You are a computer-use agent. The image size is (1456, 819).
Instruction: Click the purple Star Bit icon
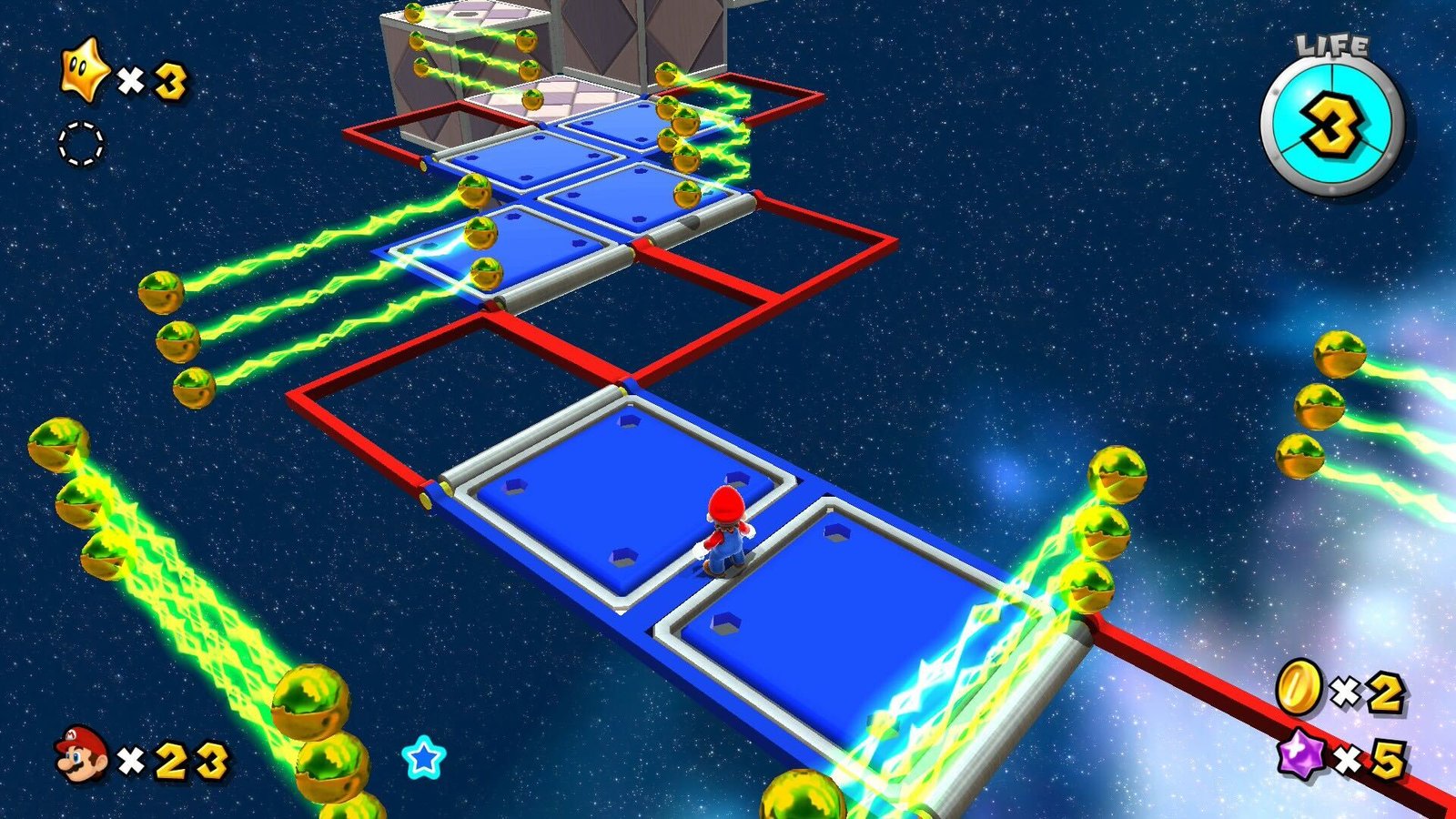tap(1302, 757)
